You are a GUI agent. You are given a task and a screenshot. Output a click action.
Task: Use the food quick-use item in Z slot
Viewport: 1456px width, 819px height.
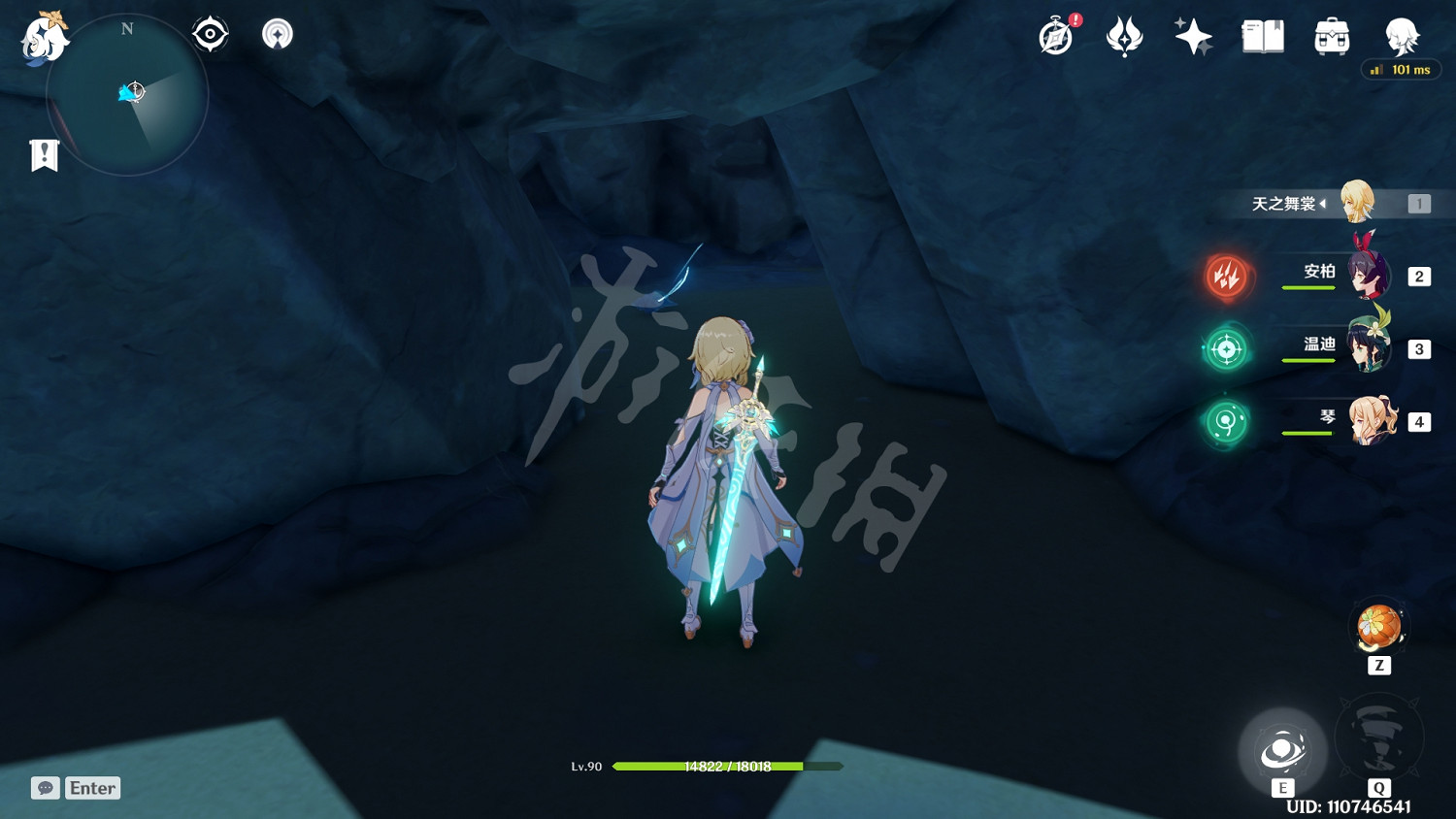pos(1379,626)
